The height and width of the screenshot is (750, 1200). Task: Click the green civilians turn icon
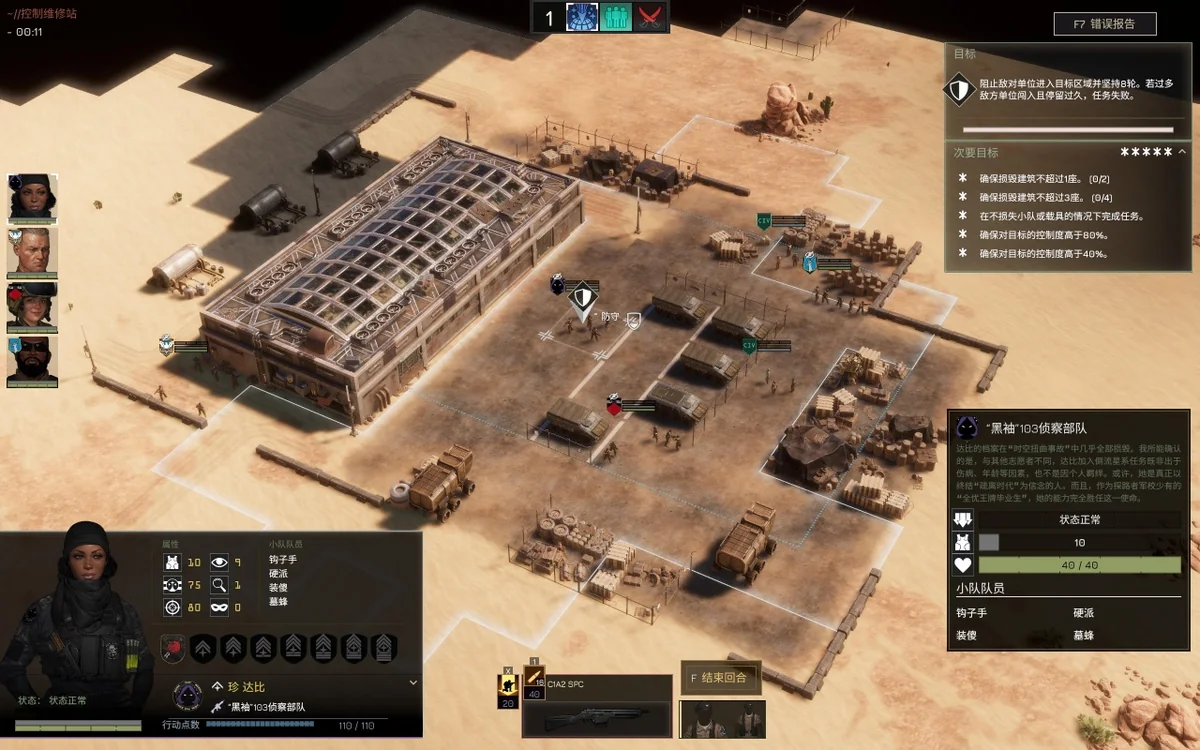[616, 17]
